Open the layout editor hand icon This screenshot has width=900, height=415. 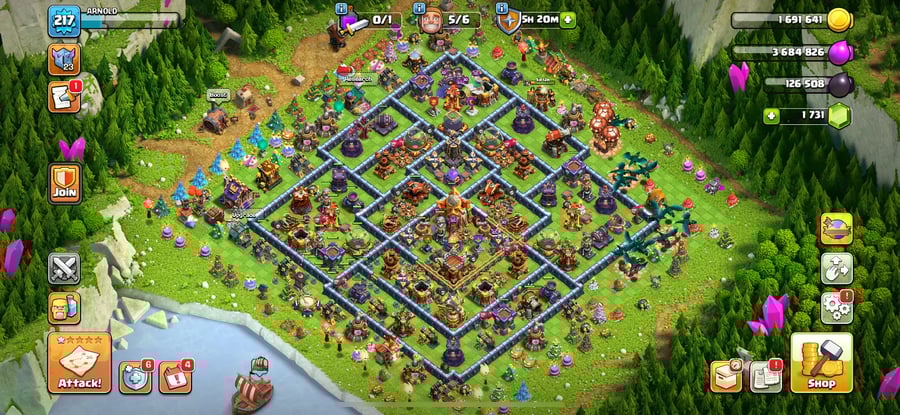[836, 267]
